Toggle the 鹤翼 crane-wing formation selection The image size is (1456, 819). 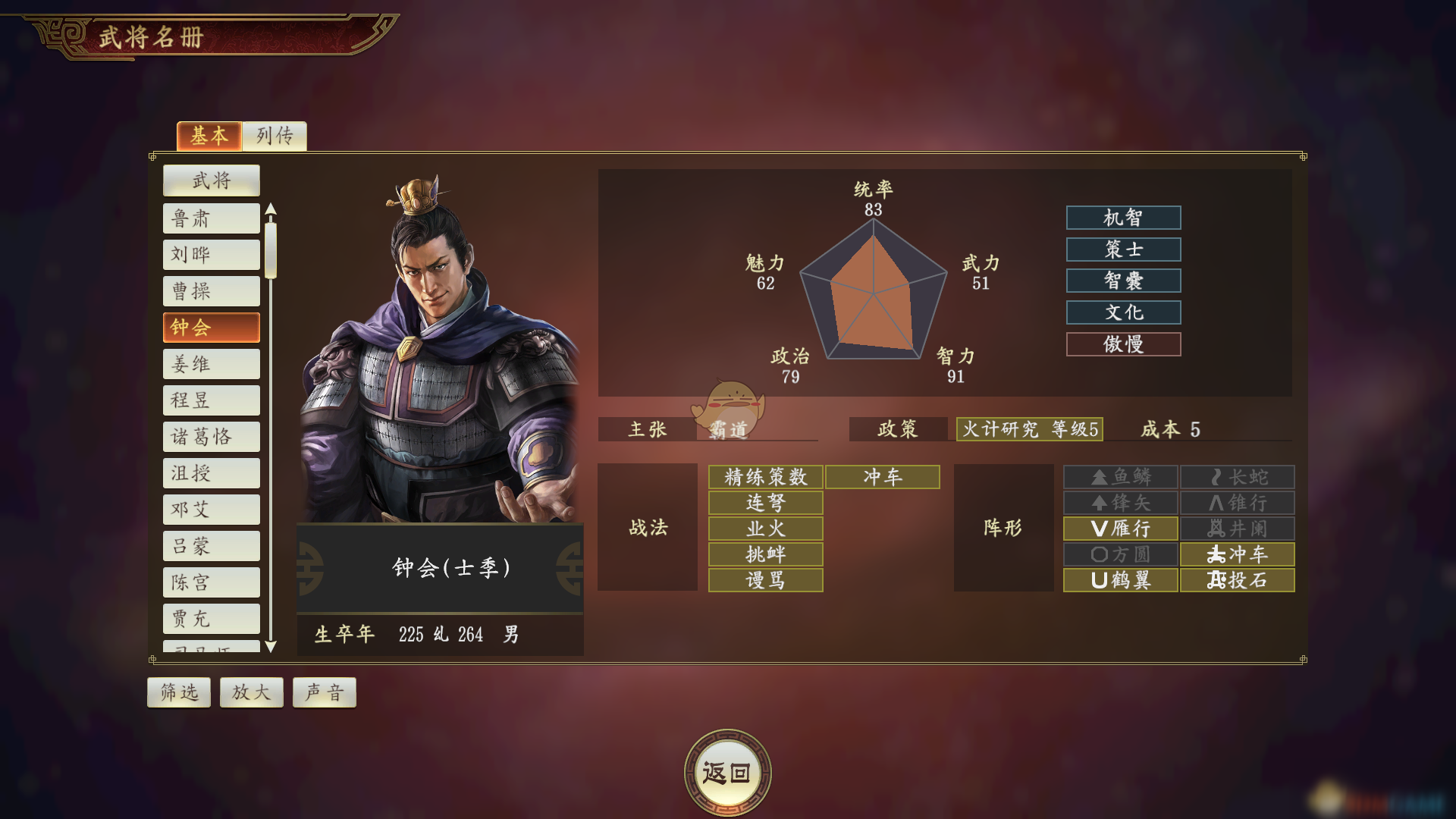tap(1120, 580)
